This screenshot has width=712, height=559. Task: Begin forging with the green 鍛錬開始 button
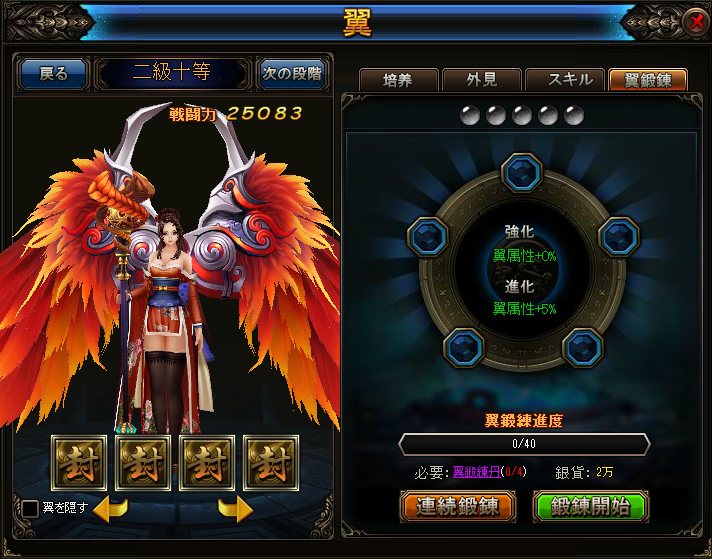pyautogui.click(x=591, y=506)
